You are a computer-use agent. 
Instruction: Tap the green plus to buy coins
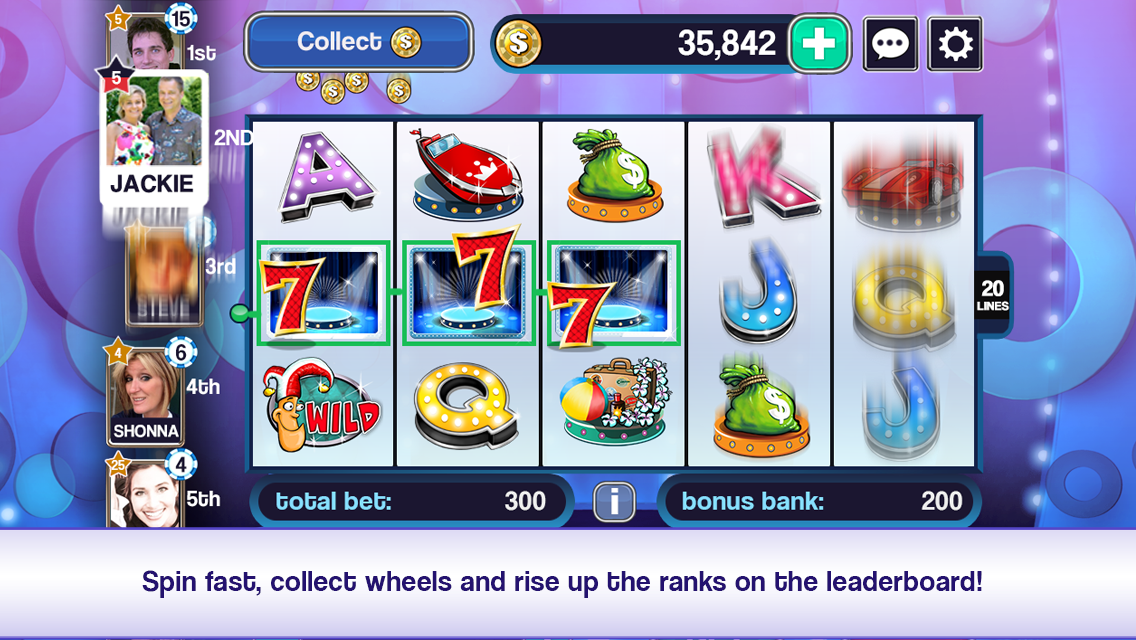tap(819, 44)
